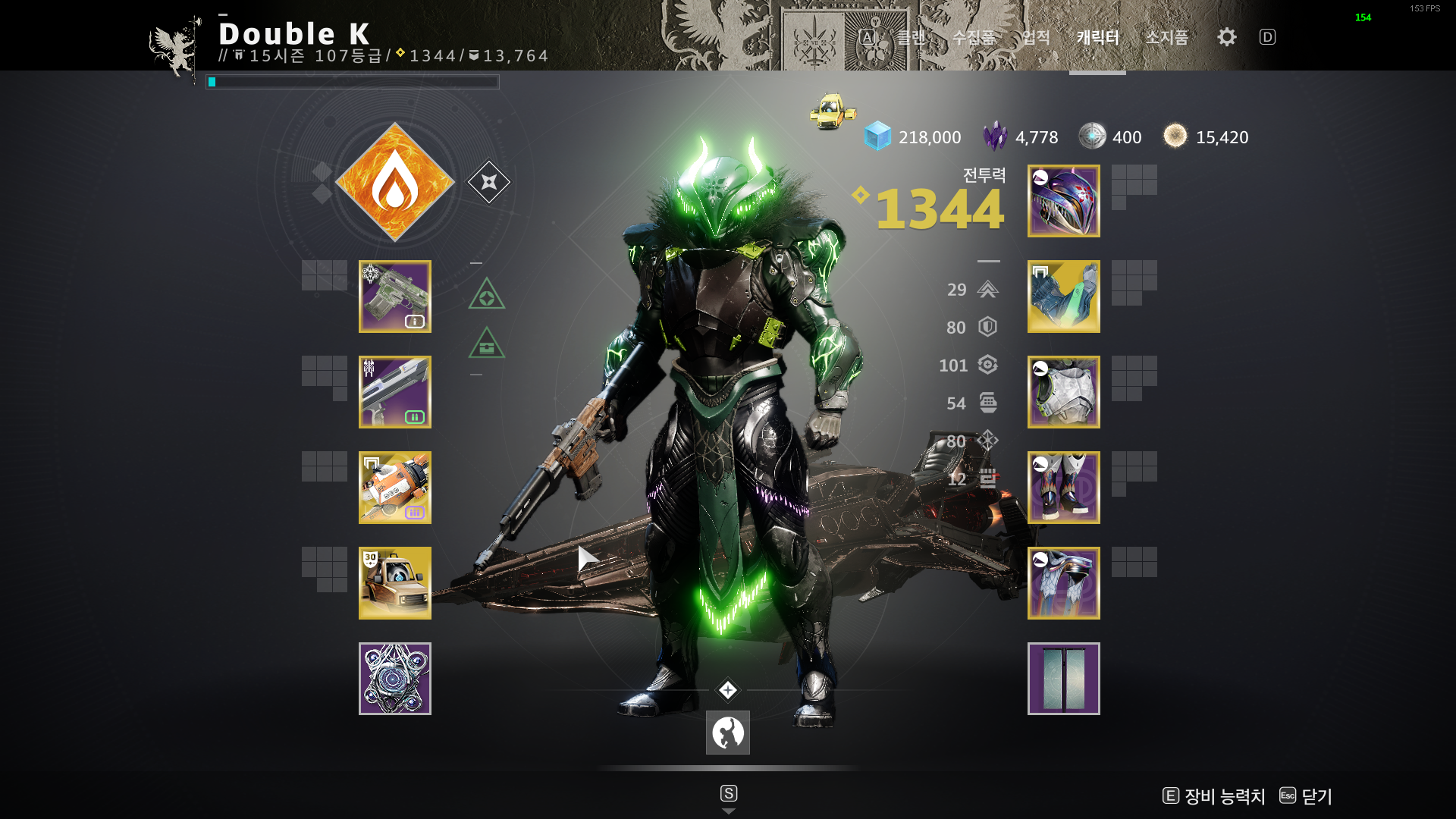Inspect the Titan mark class item
The width and height of the screenshot is (1456, 819).
[x=1064, y=583]
